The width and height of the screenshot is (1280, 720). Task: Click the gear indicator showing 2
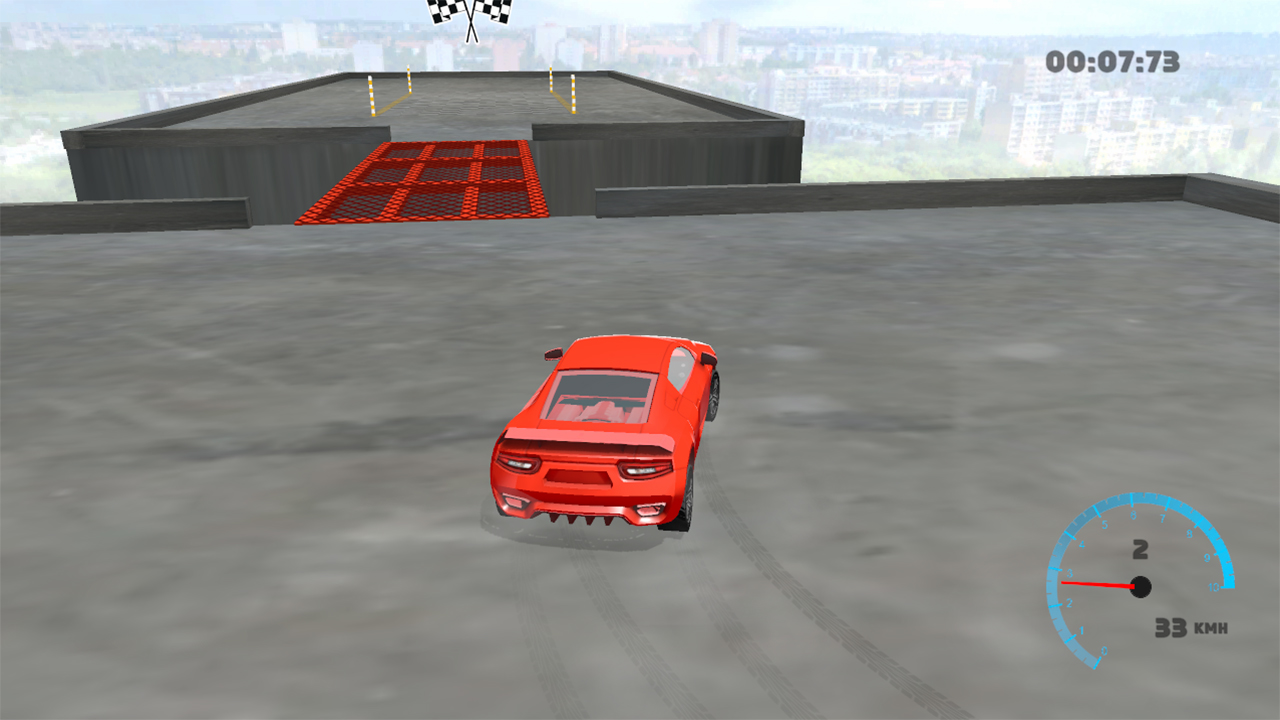1140,548
